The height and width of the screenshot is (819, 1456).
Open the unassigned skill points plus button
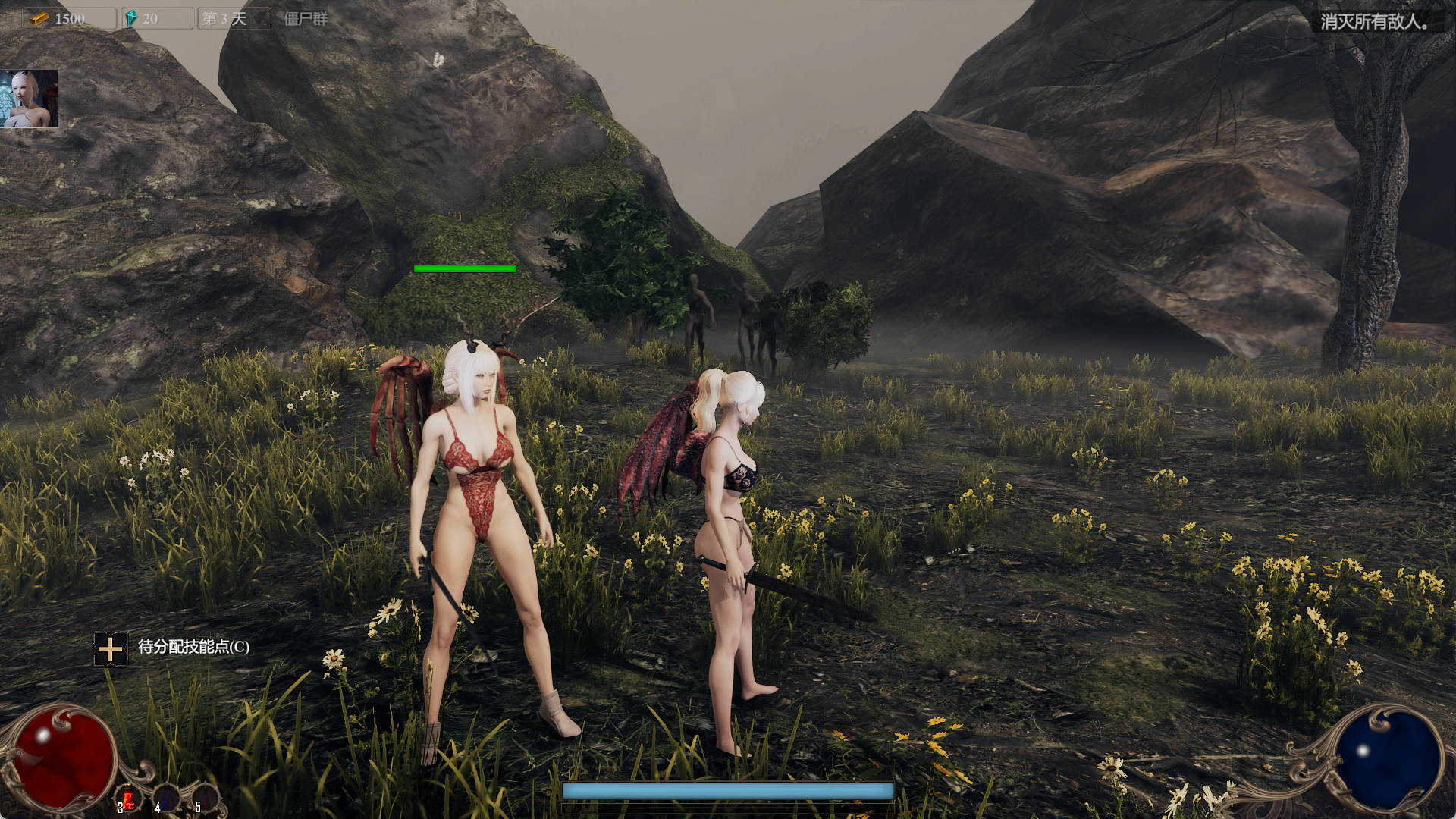point(110,649)
